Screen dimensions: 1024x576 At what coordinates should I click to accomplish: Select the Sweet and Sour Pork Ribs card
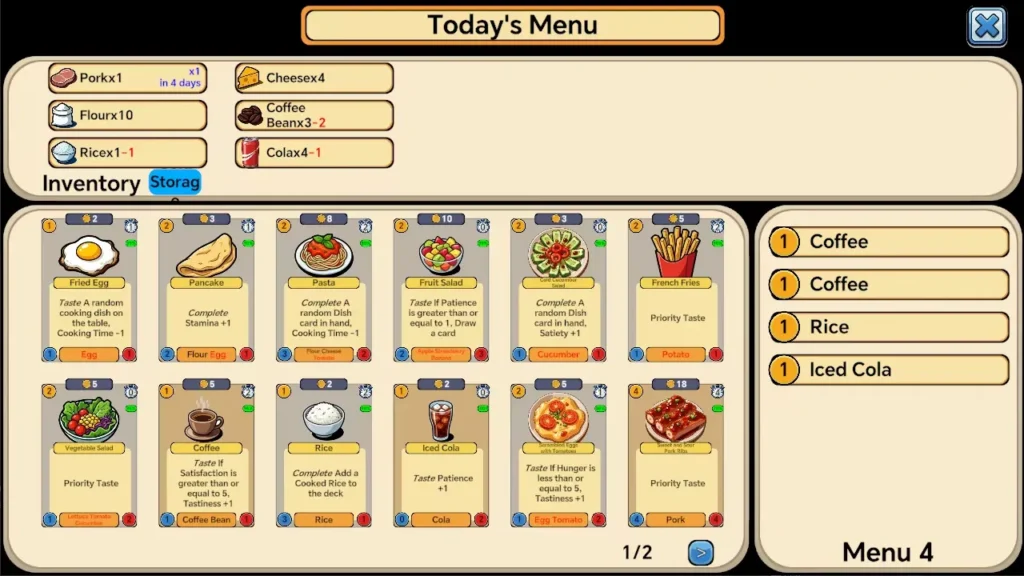[677, 456]
